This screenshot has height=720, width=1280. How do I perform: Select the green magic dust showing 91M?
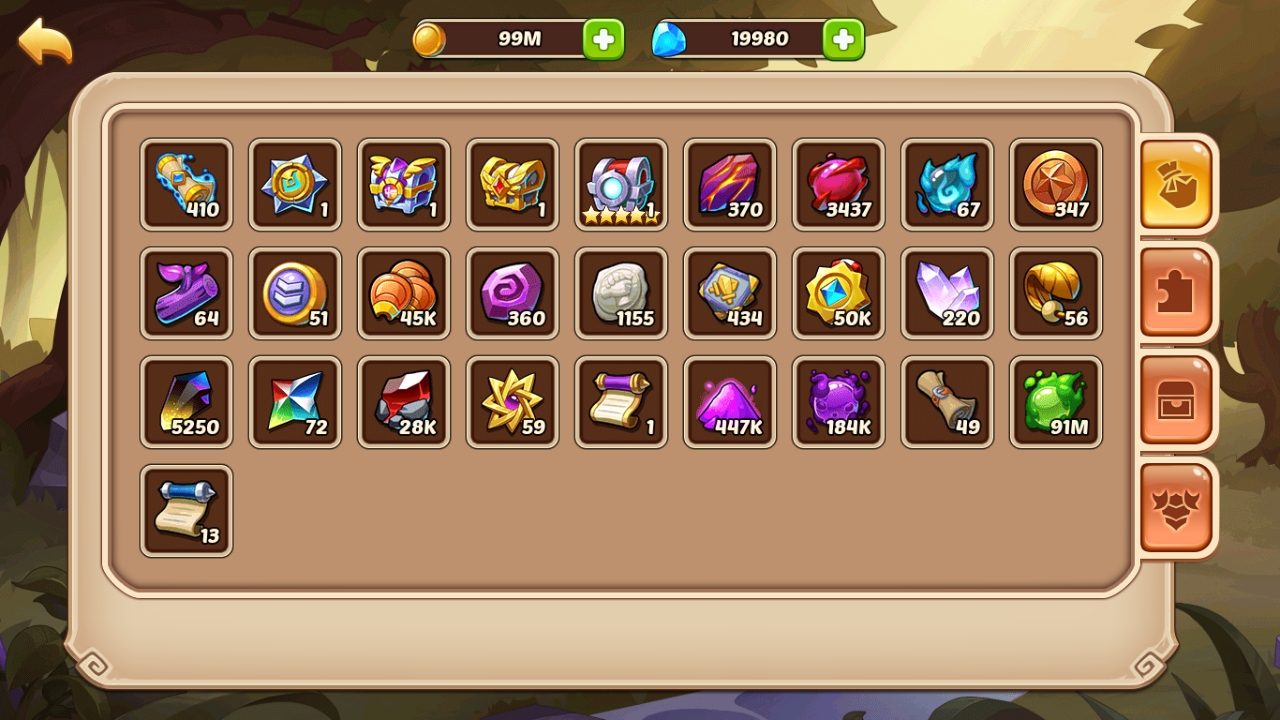point(1056,402)
